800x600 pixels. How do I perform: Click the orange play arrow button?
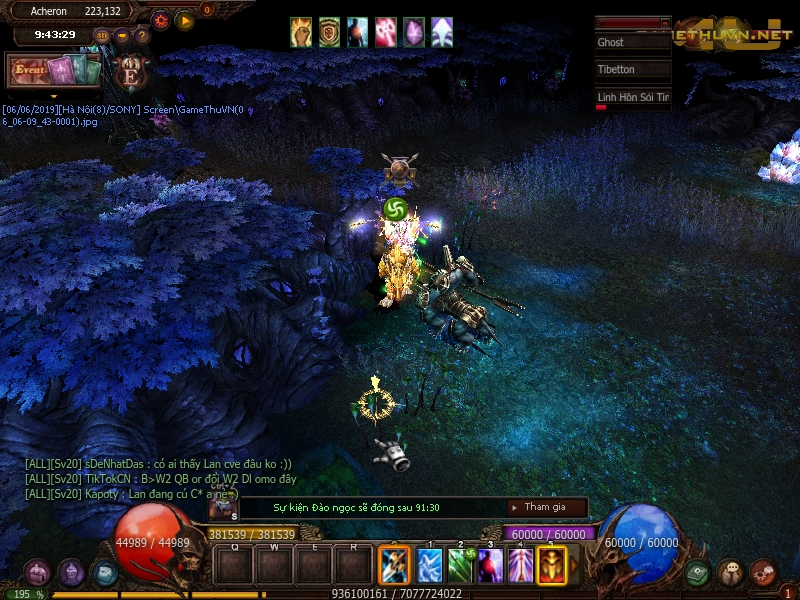(x=185, y=20)
